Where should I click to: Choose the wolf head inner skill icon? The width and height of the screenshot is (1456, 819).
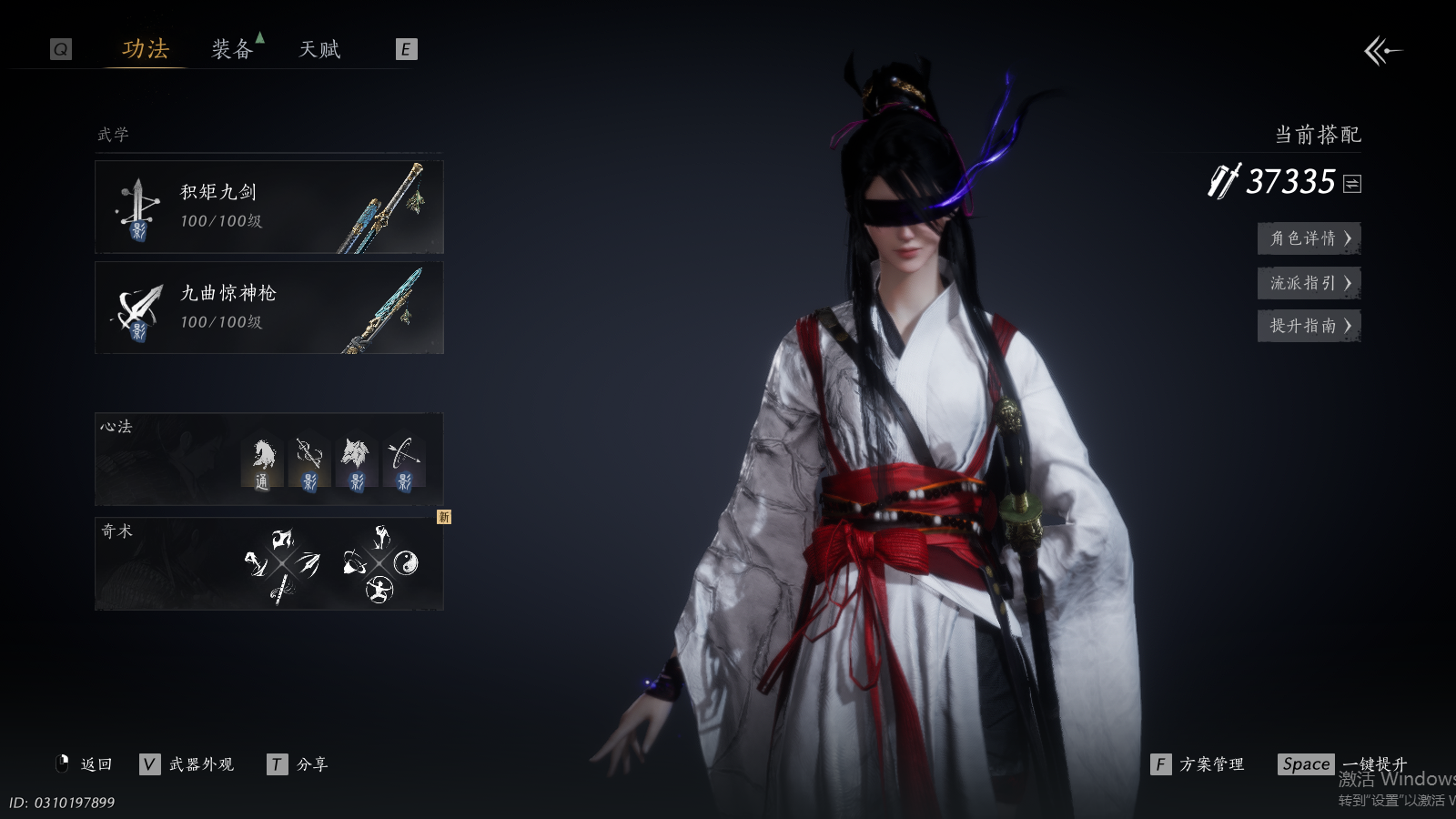pos(356,463)
